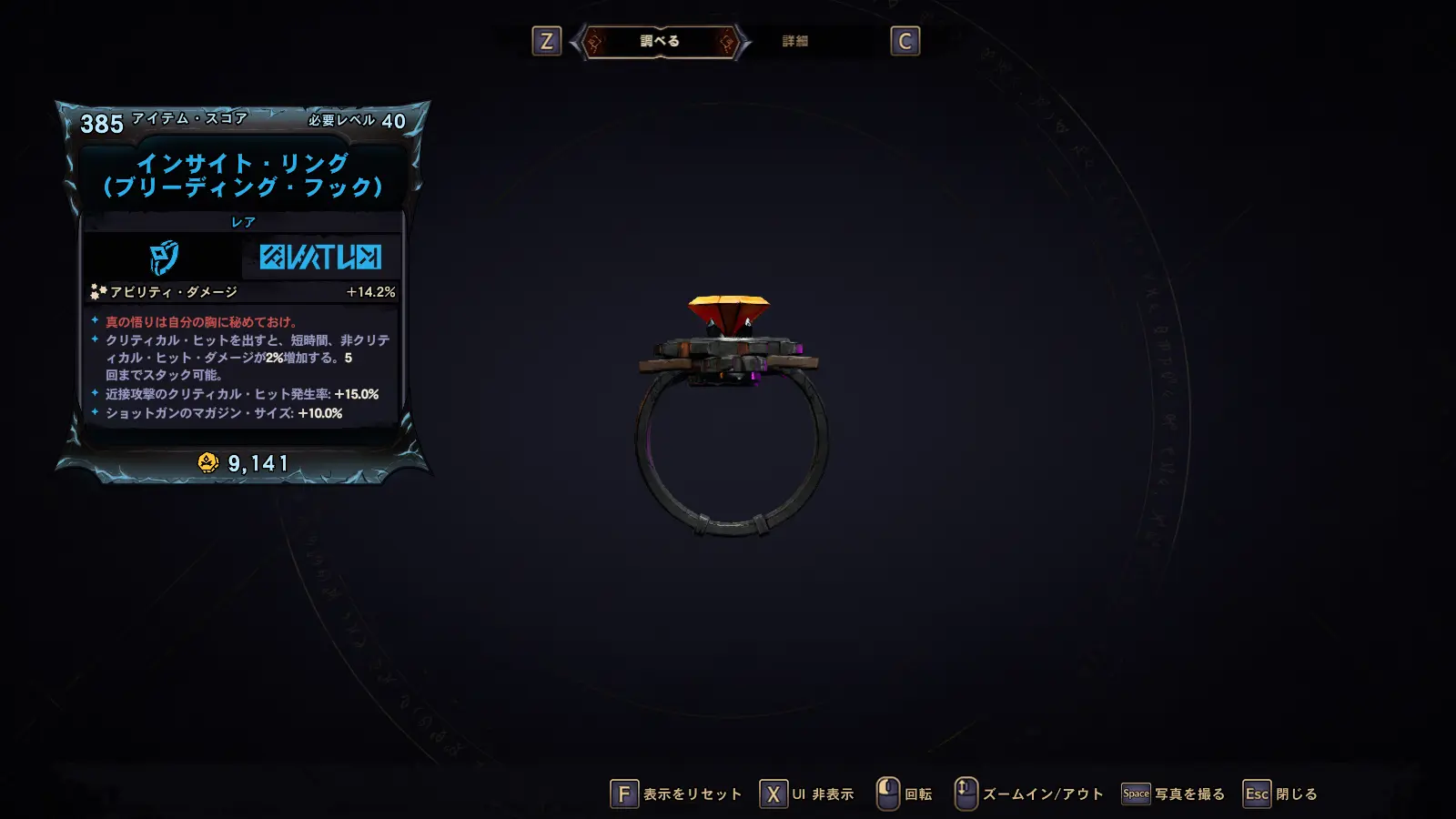
Task: Hide the interface with UI 非表示
Action: tap(807, 794)
